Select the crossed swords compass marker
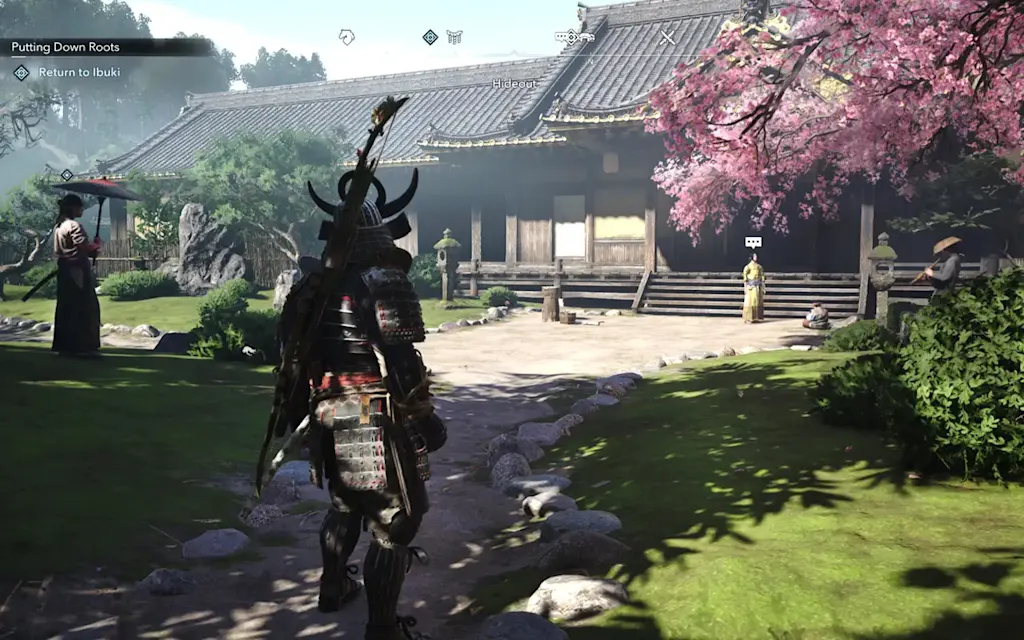The height and width of the screenshot is (640, 1024). tap(667, 37)
